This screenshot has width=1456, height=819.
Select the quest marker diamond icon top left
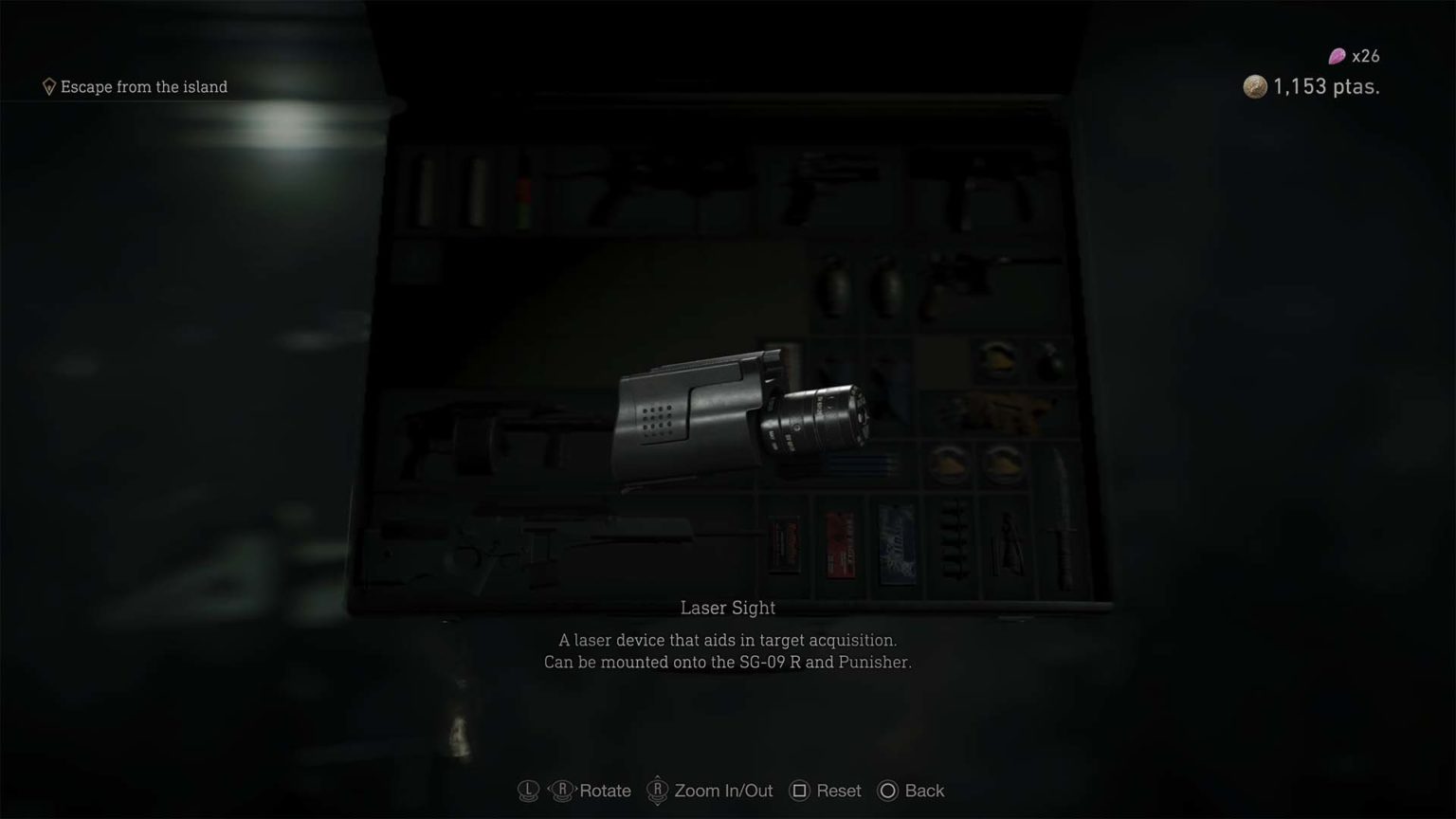[x=49, y=86]
